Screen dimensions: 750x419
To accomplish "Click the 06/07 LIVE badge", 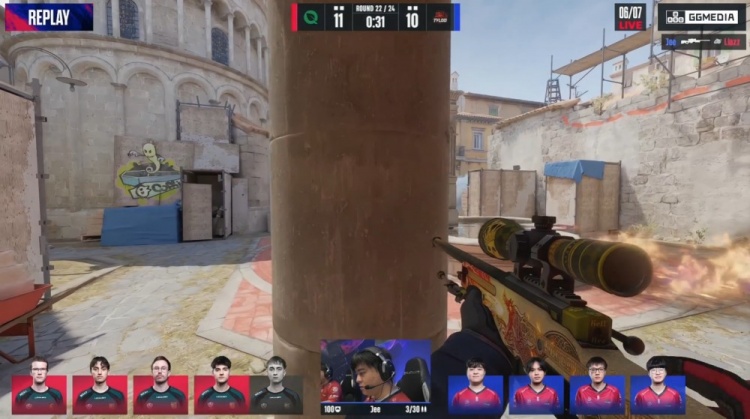I will coord(630,16).
